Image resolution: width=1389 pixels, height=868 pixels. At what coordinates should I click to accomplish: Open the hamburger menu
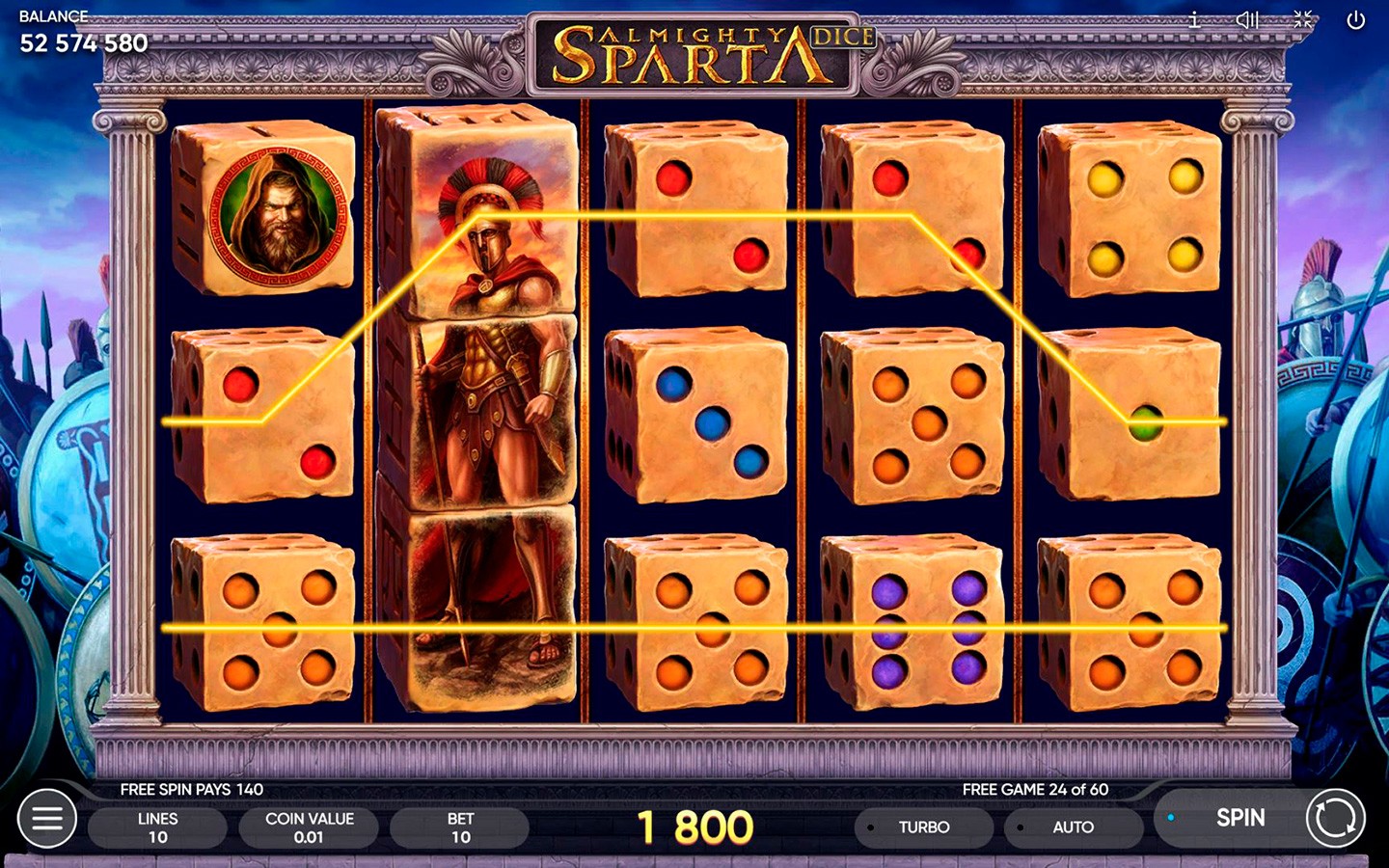(x=47, y=819)
